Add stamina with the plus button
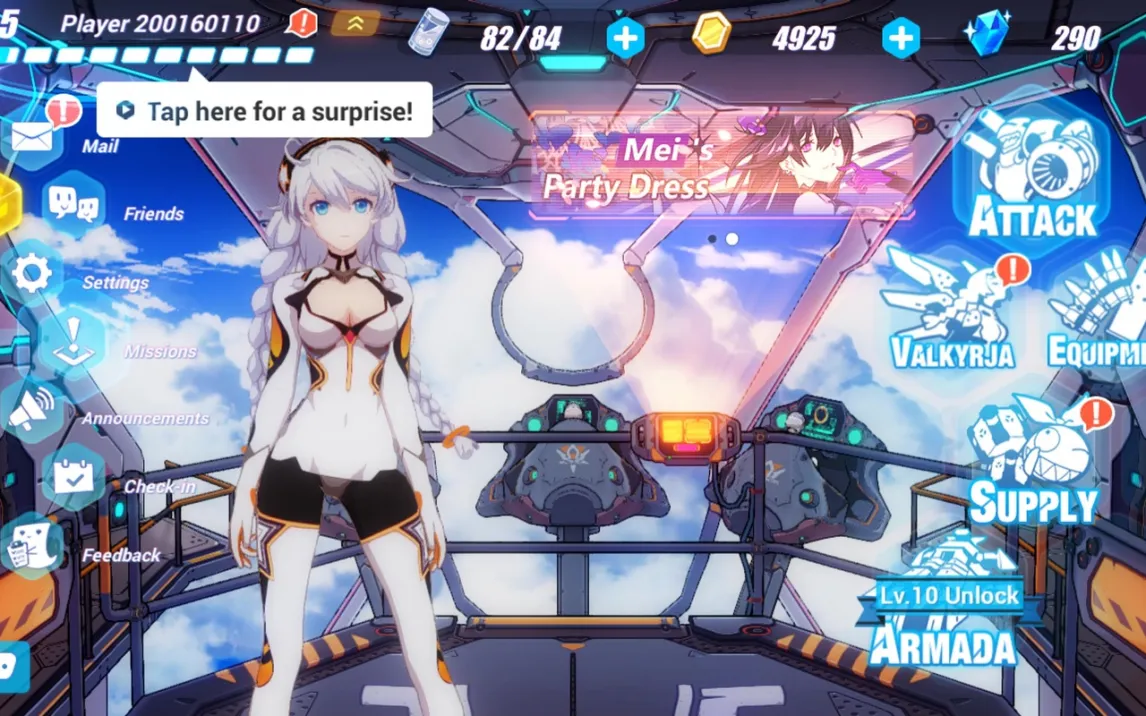This screenshot has height=716, width=1146. click(625, 39)
